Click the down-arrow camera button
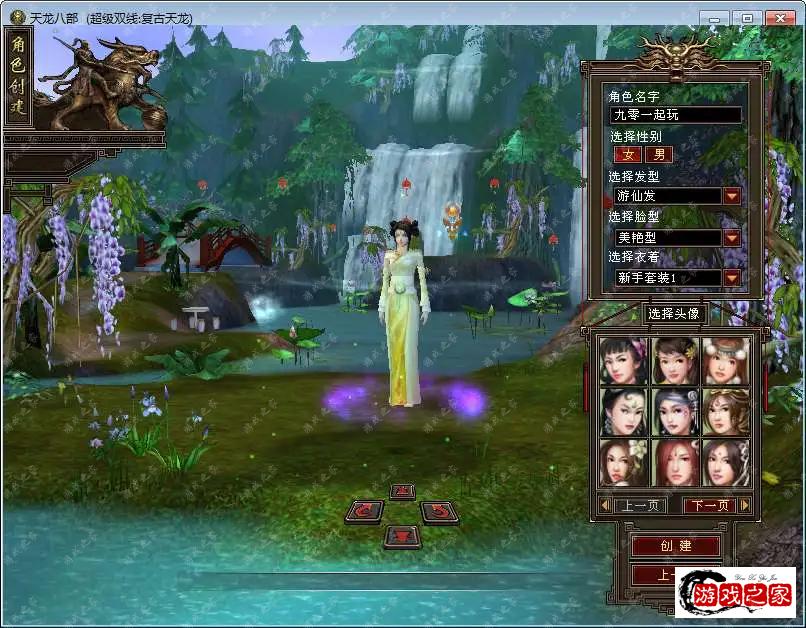The image size is (806, 628). (x=401, y=535)
